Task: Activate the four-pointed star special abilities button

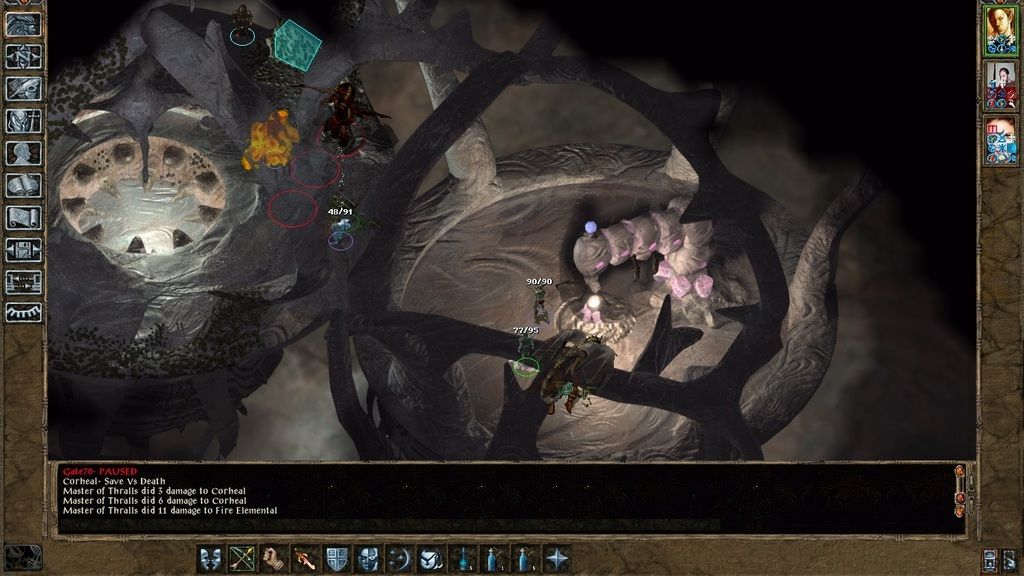Action: pyautogui.click(x=557, y=558)
